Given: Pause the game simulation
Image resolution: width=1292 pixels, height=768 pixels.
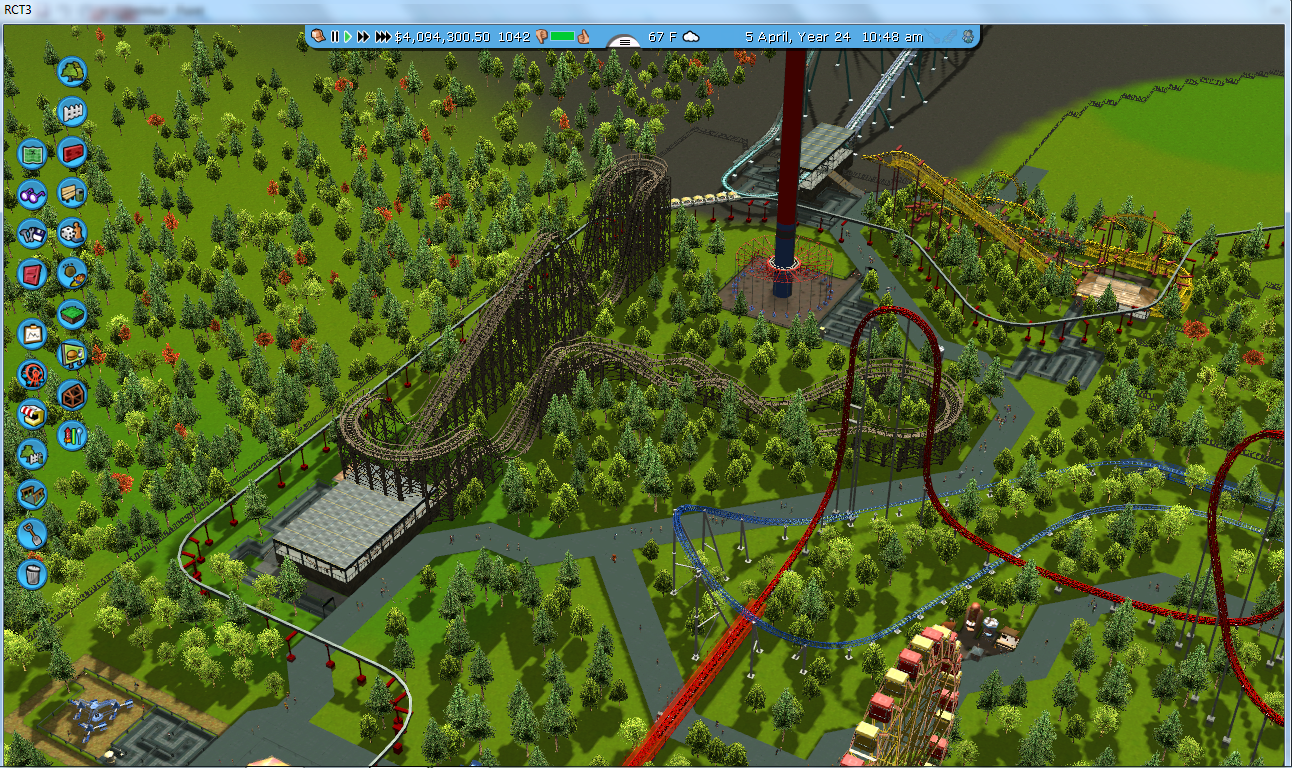Looking at the screenshot, I should click(335, 37).
